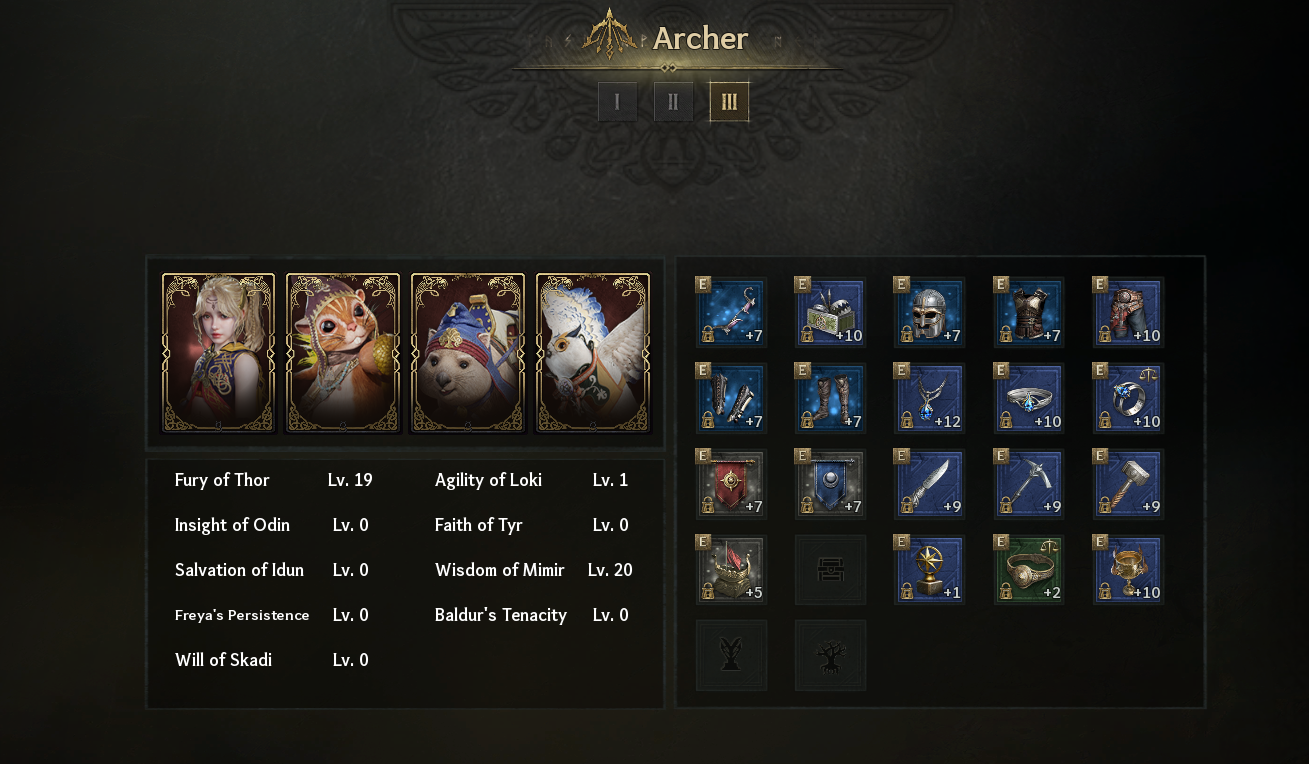Pick the beaver with blue hat card
This screenshot has width=1309, height=764.
[468, 353]
